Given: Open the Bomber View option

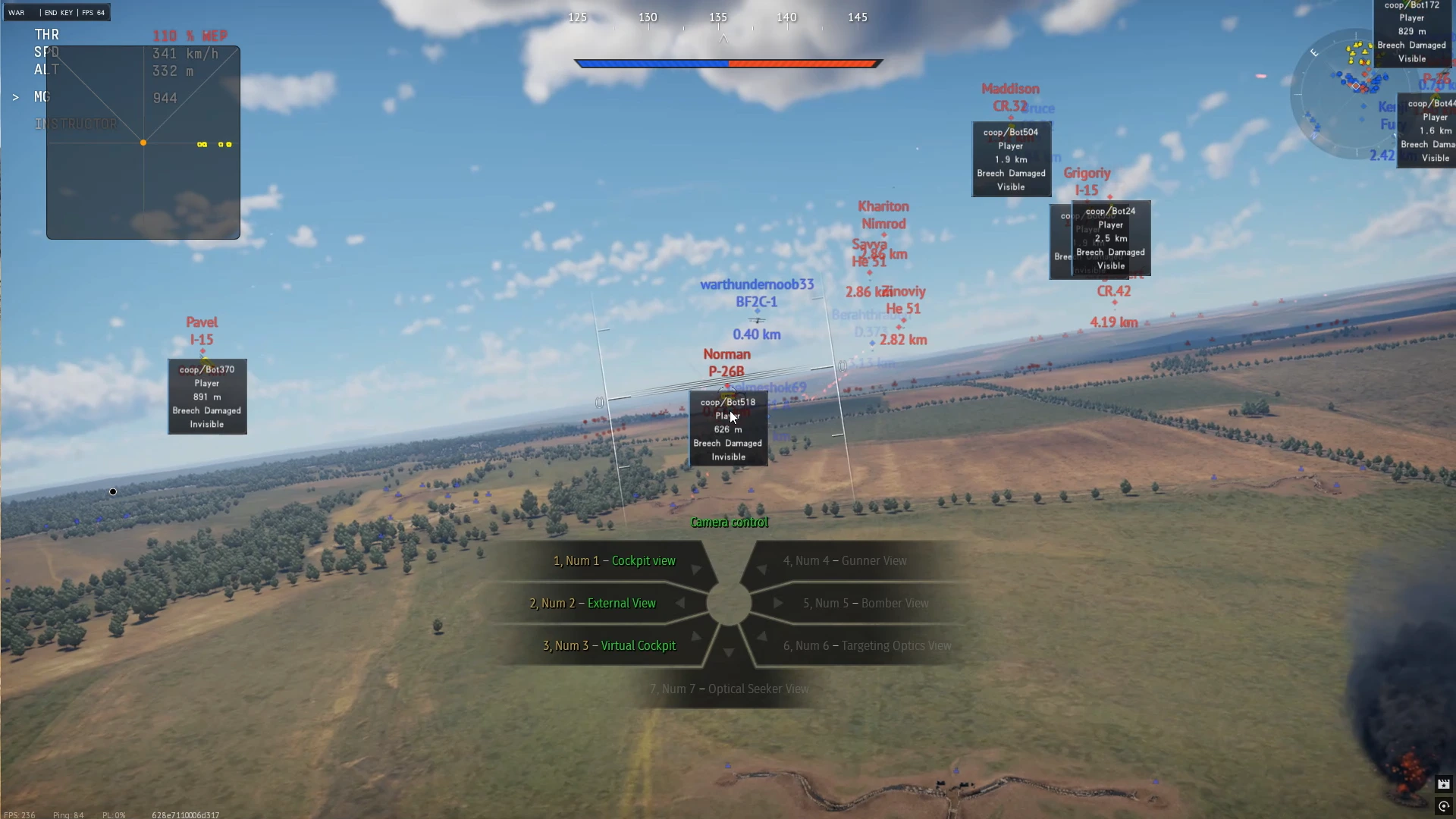Looking at the screenshot, I should [894, 603].
